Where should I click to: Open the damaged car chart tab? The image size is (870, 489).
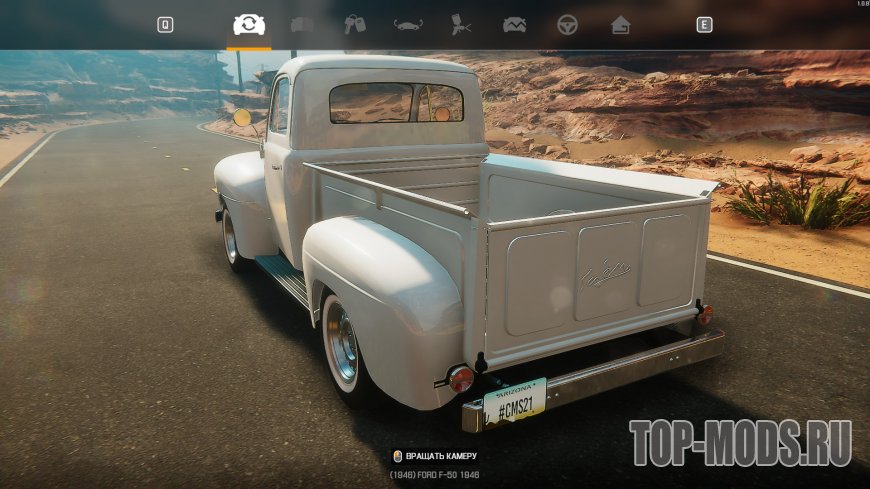[x=514, y=25]
